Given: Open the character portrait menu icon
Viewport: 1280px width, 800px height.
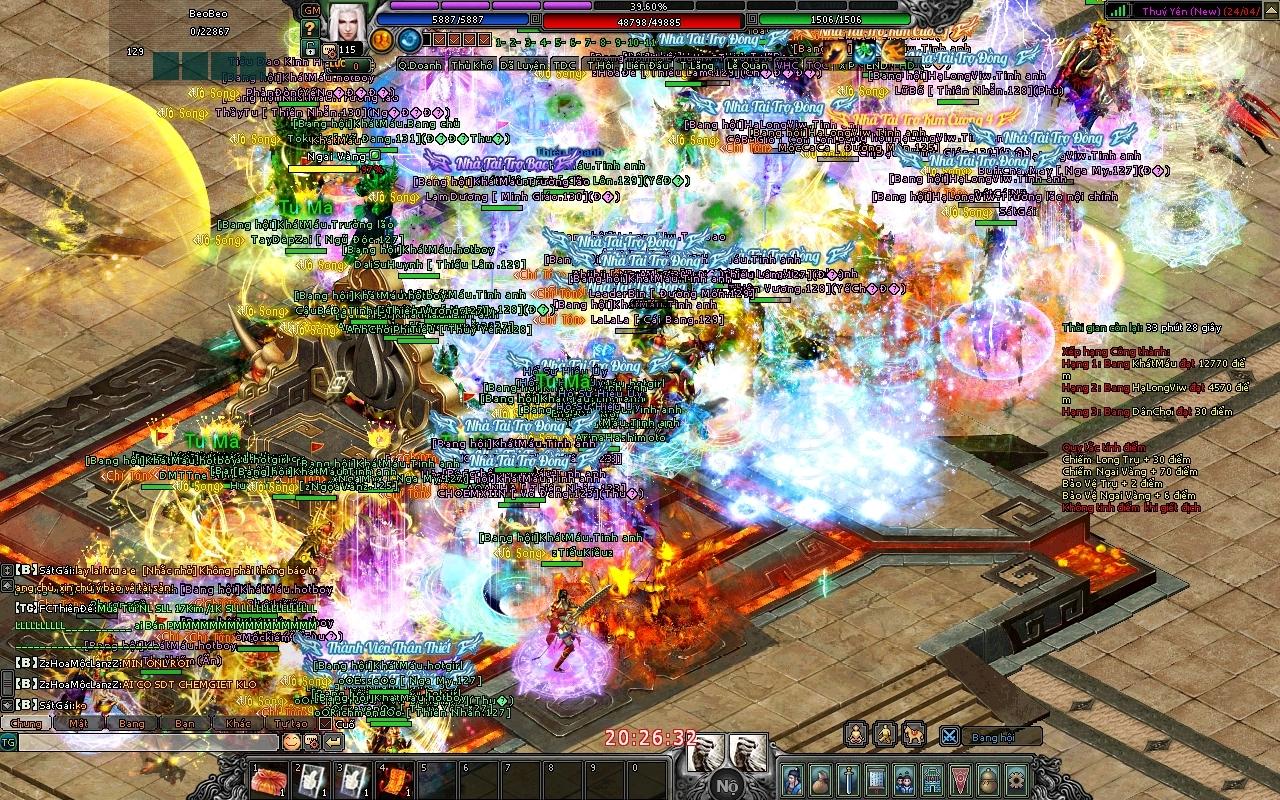Looking at the screenshot, I should point(792,779).
